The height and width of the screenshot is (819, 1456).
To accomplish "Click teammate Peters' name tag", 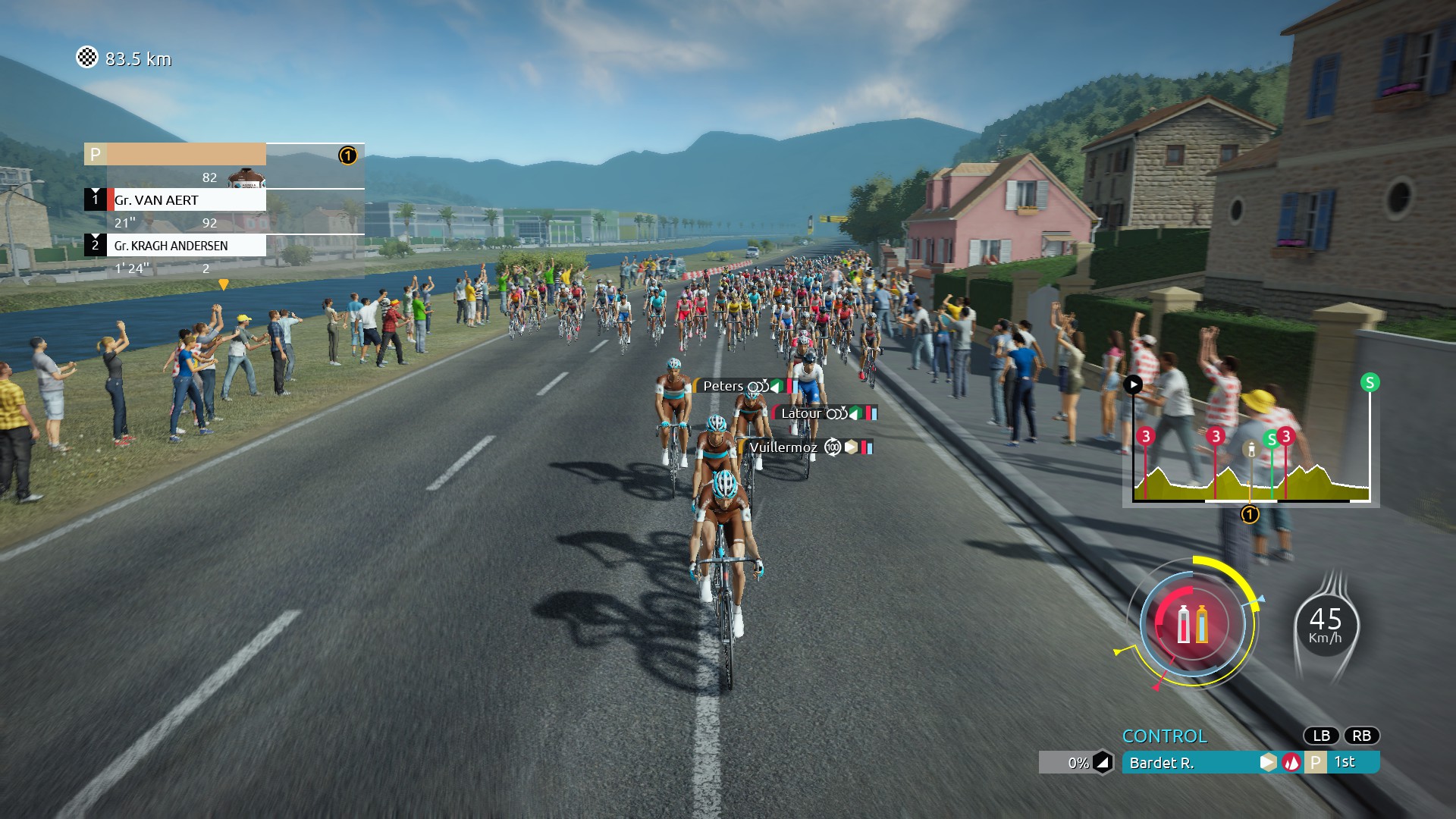I will click(x=723, y=387).
